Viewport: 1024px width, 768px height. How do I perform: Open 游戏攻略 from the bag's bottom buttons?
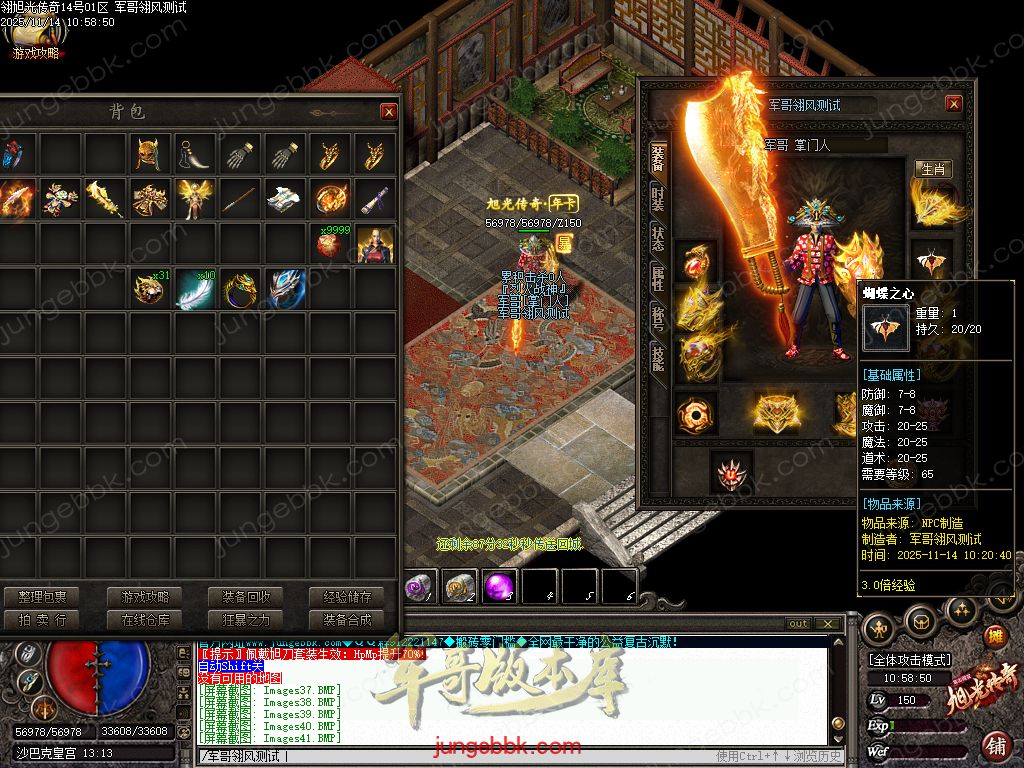pos(145,597)
